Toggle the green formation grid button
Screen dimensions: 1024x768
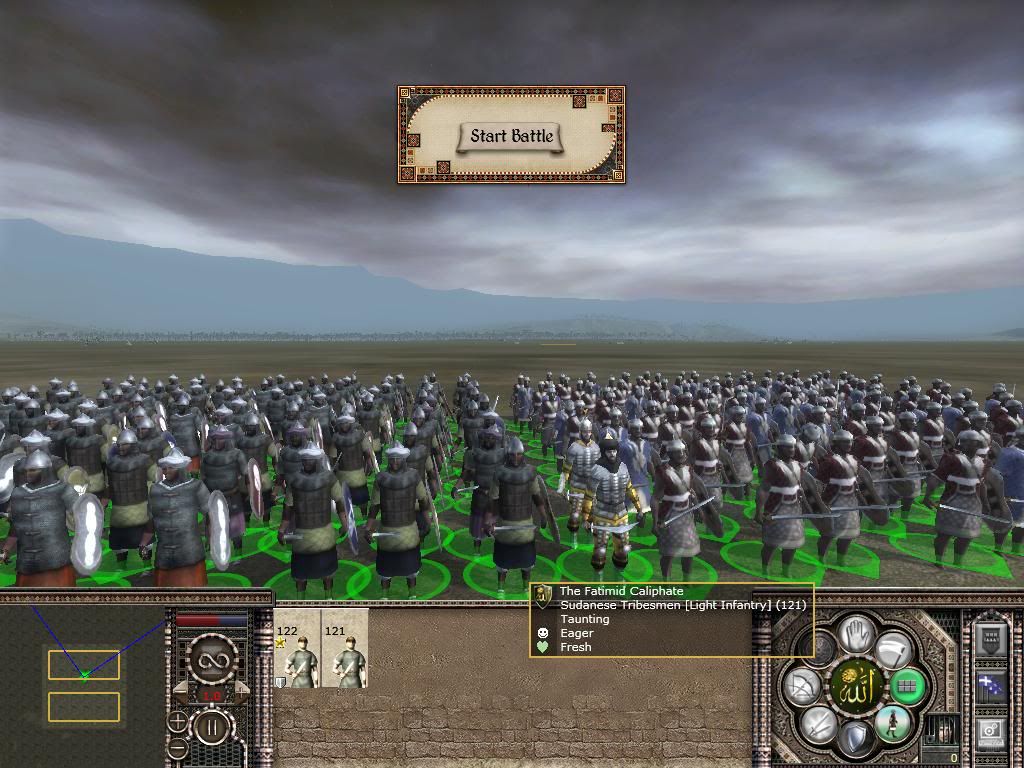pos(906,687)
